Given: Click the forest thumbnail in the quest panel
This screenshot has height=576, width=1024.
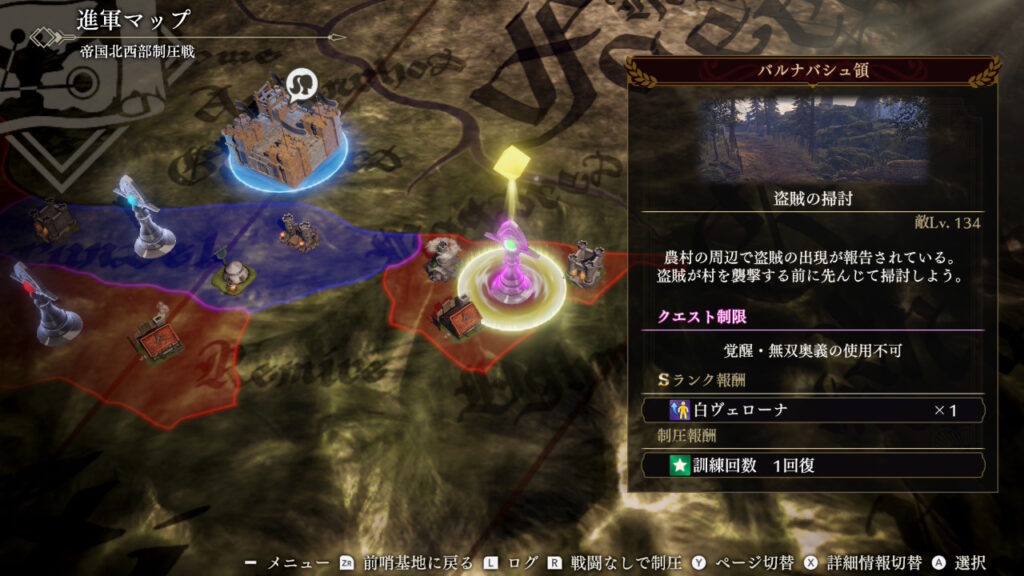Looking at the screenshot, I should (812, 138).
